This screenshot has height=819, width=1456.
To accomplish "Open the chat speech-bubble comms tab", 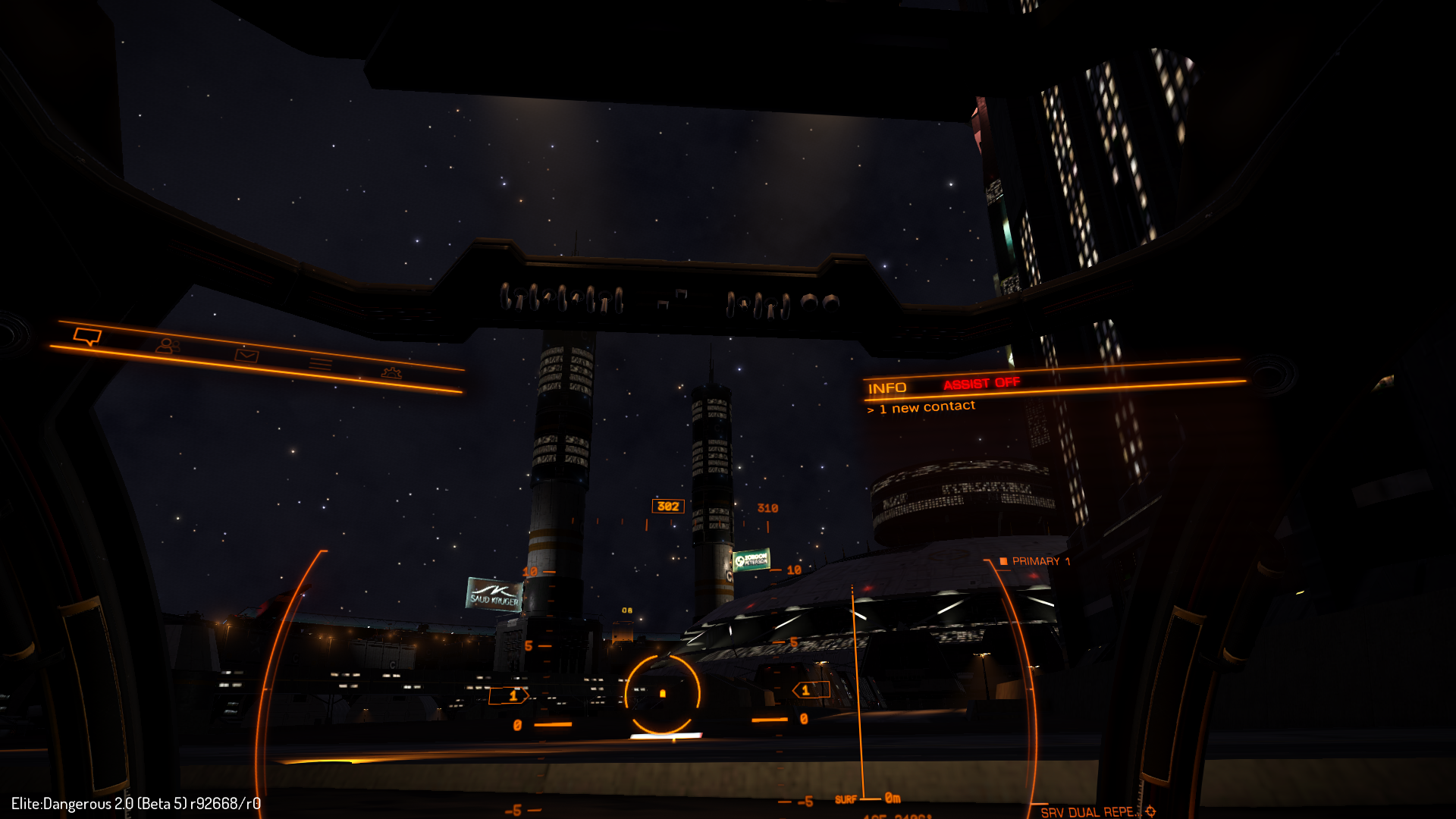I will coord(87,336).
